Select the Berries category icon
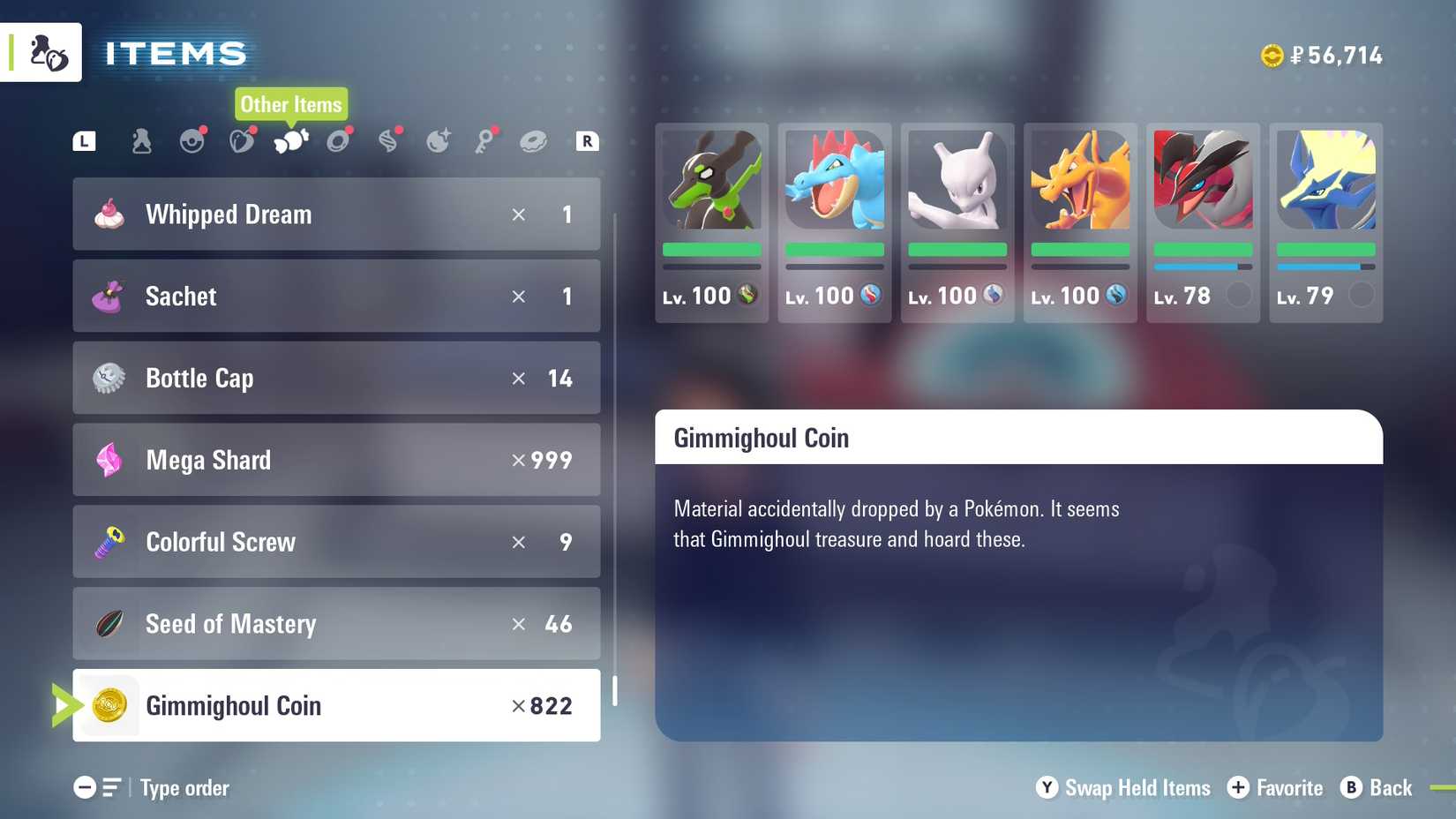 coord(243,140)
